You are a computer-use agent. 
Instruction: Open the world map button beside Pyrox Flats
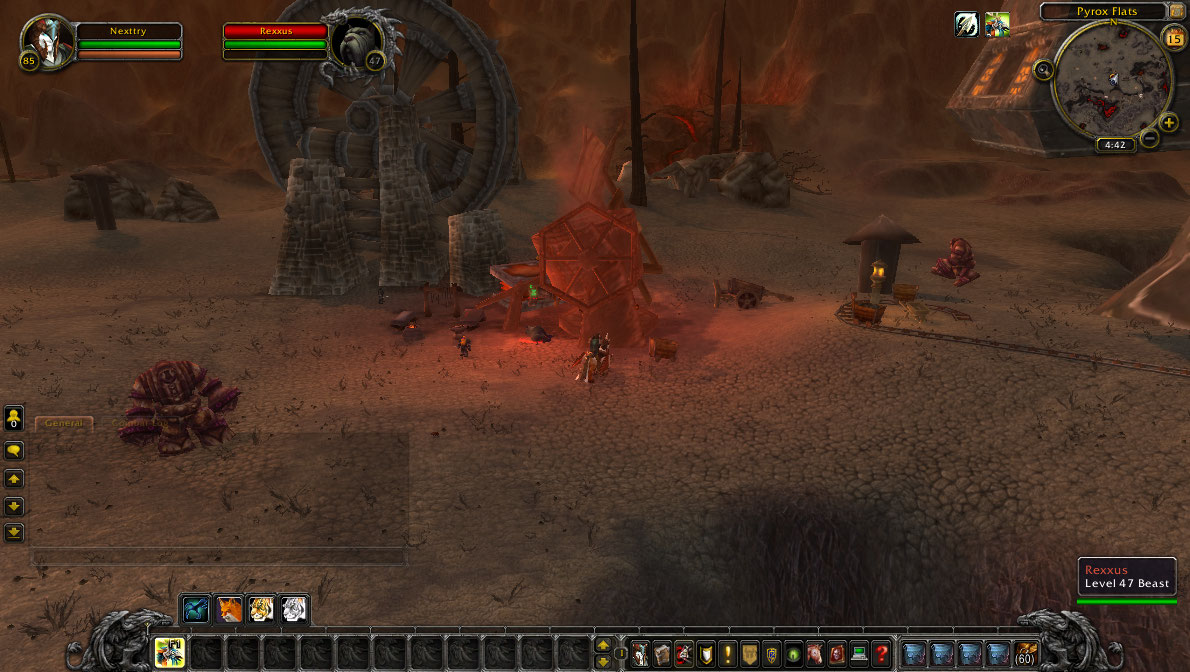(x=1176, y=12)
